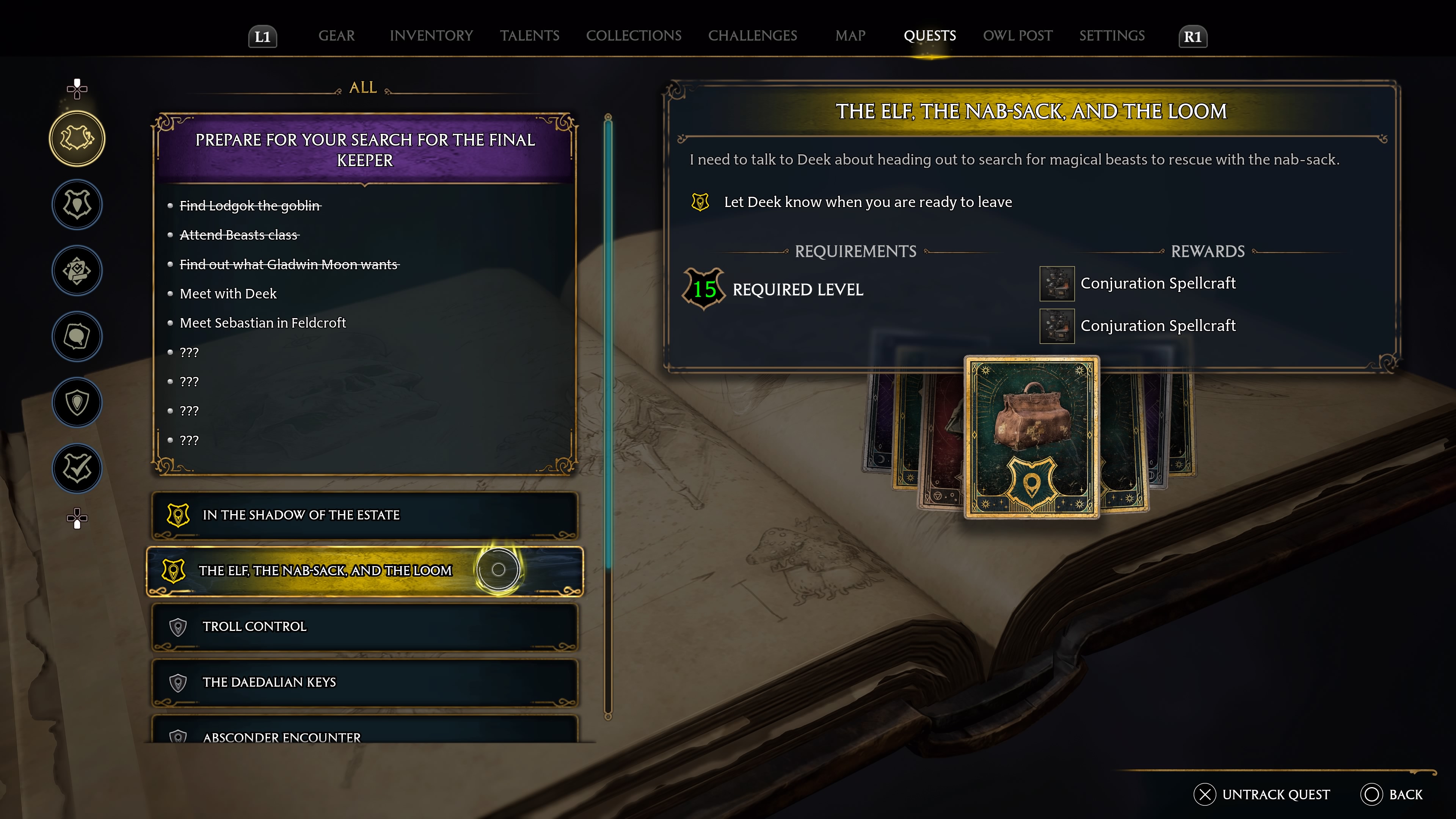Screen dimensions: 1456x819
Task: Click the shield icon beside In the Shadow of the Estate
Action: coord(178,515)
